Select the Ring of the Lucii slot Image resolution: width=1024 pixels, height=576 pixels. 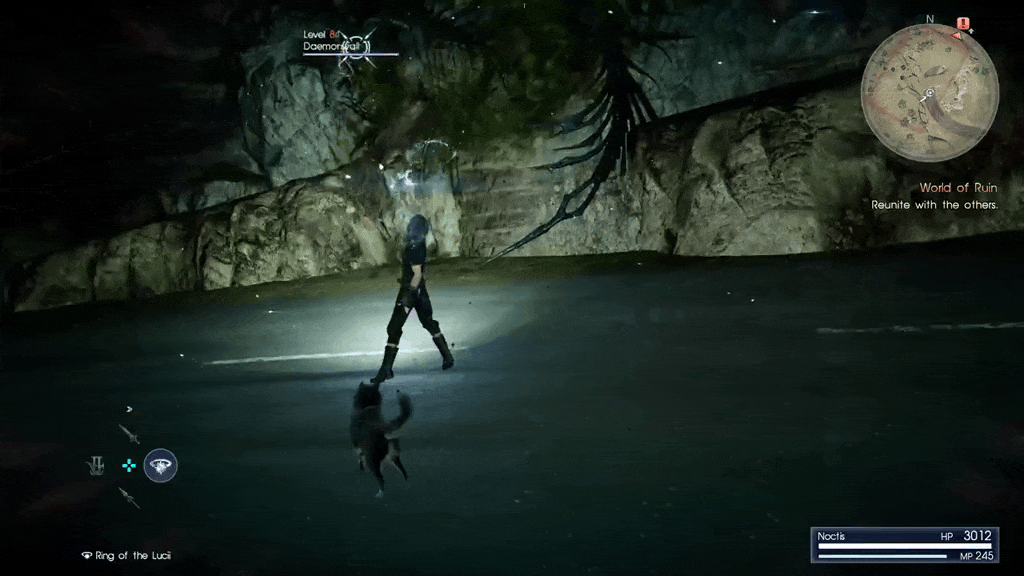(161, 465)
